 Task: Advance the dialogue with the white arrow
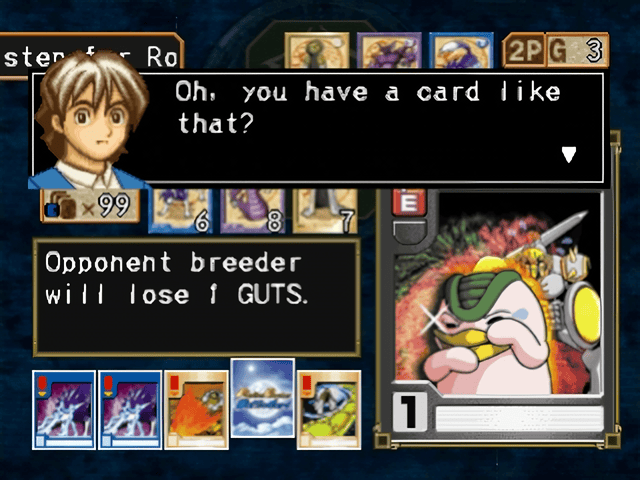pos(569,154)
